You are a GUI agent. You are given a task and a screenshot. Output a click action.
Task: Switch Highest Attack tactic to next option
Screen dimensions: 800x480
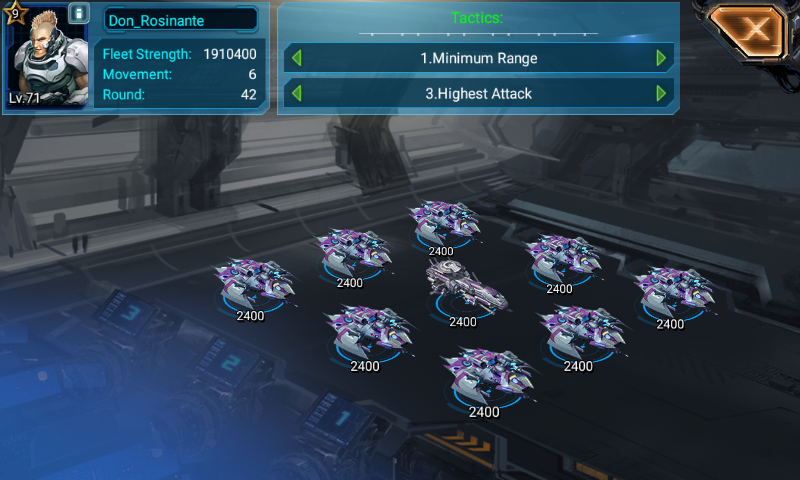click(x=661, y=94)
